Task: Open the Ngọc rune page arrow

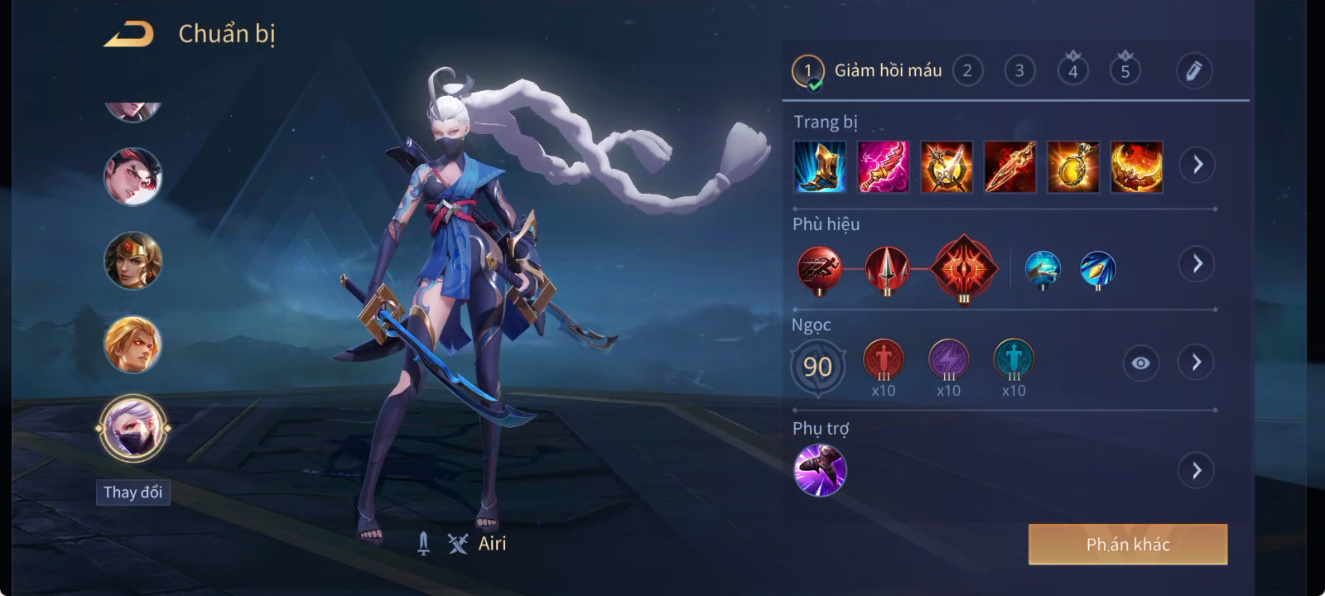Action: coord(1196,362)
